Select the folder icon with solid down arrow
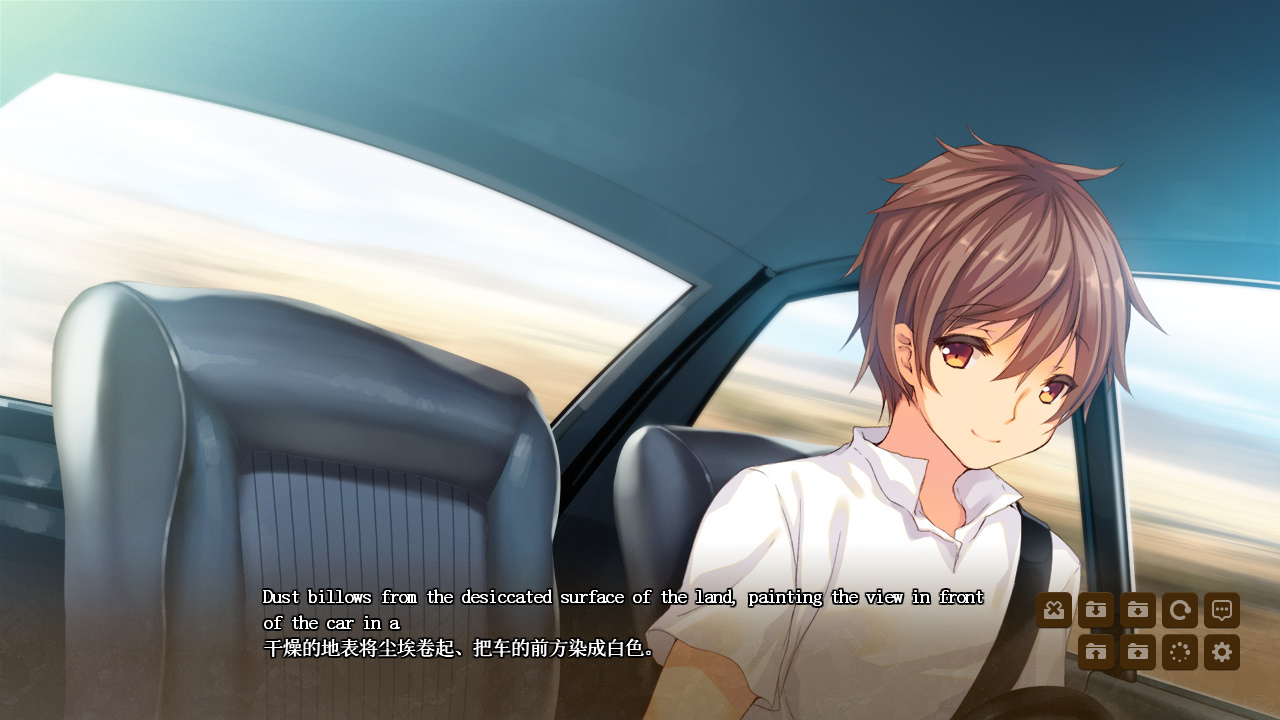1280x720 pixels. tap(1138, 610)
